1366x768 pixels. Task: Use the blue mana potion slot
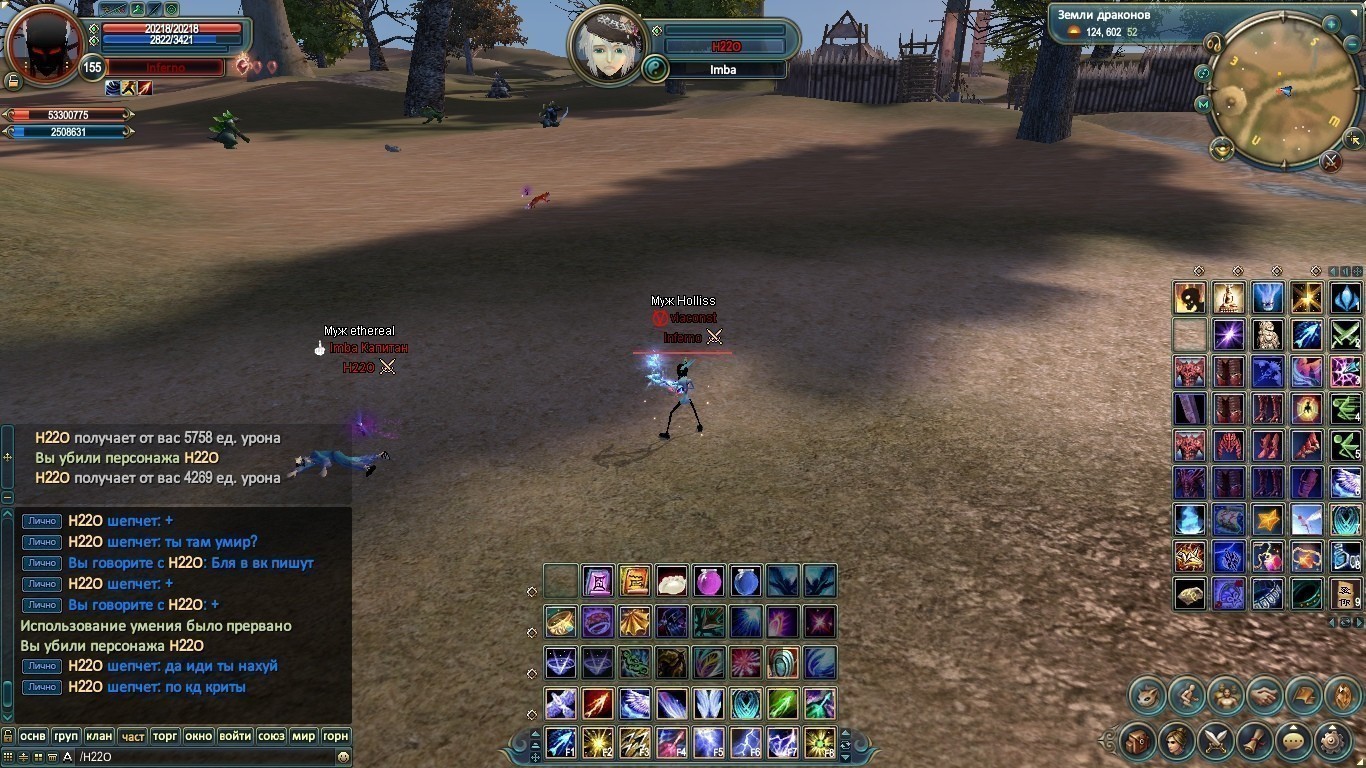(x=745, y=581)
